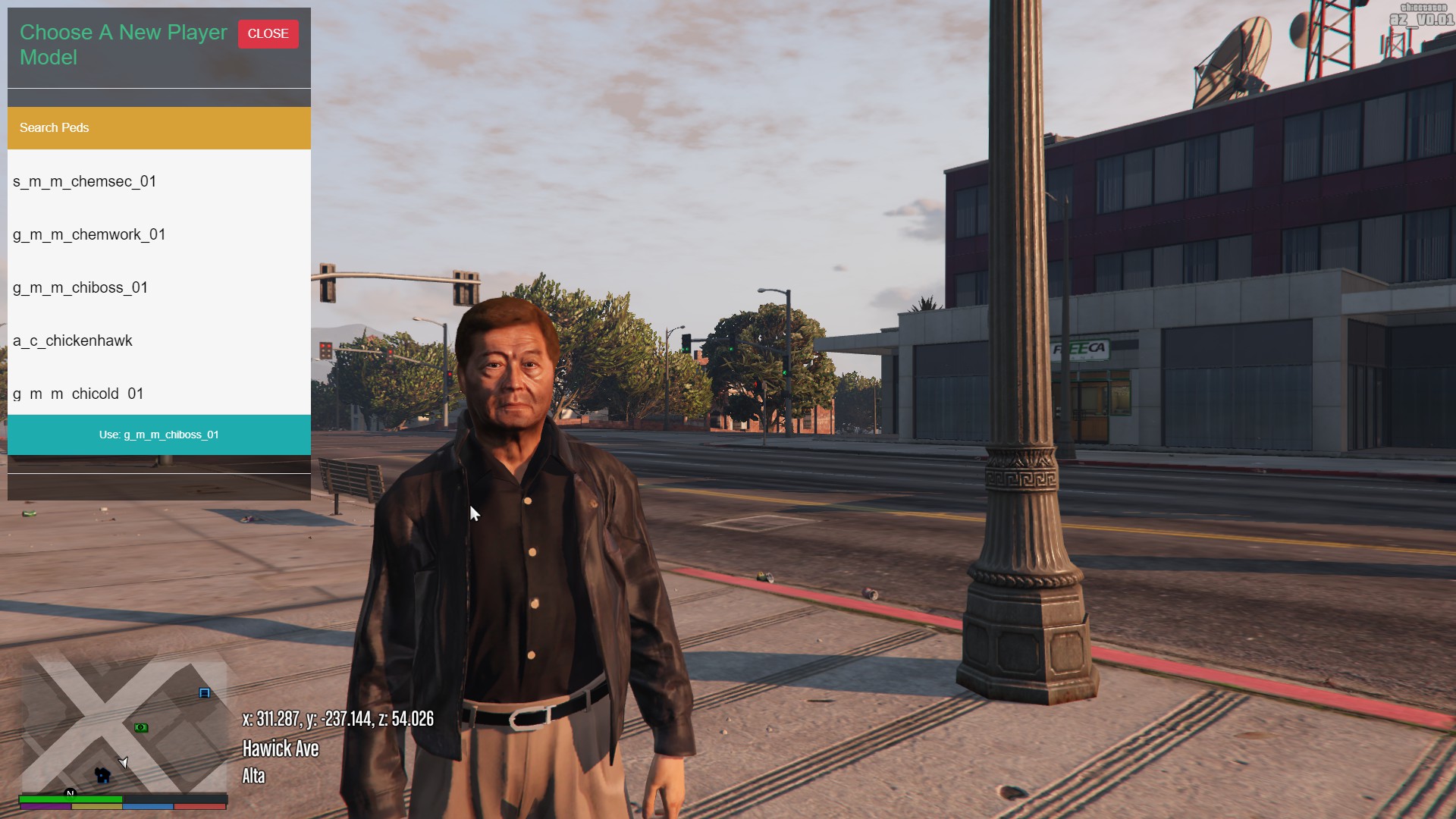Pick g_m_m_chiboss_01 from the list
Viewport: 1456px width, 819px height.
(80, 288)
